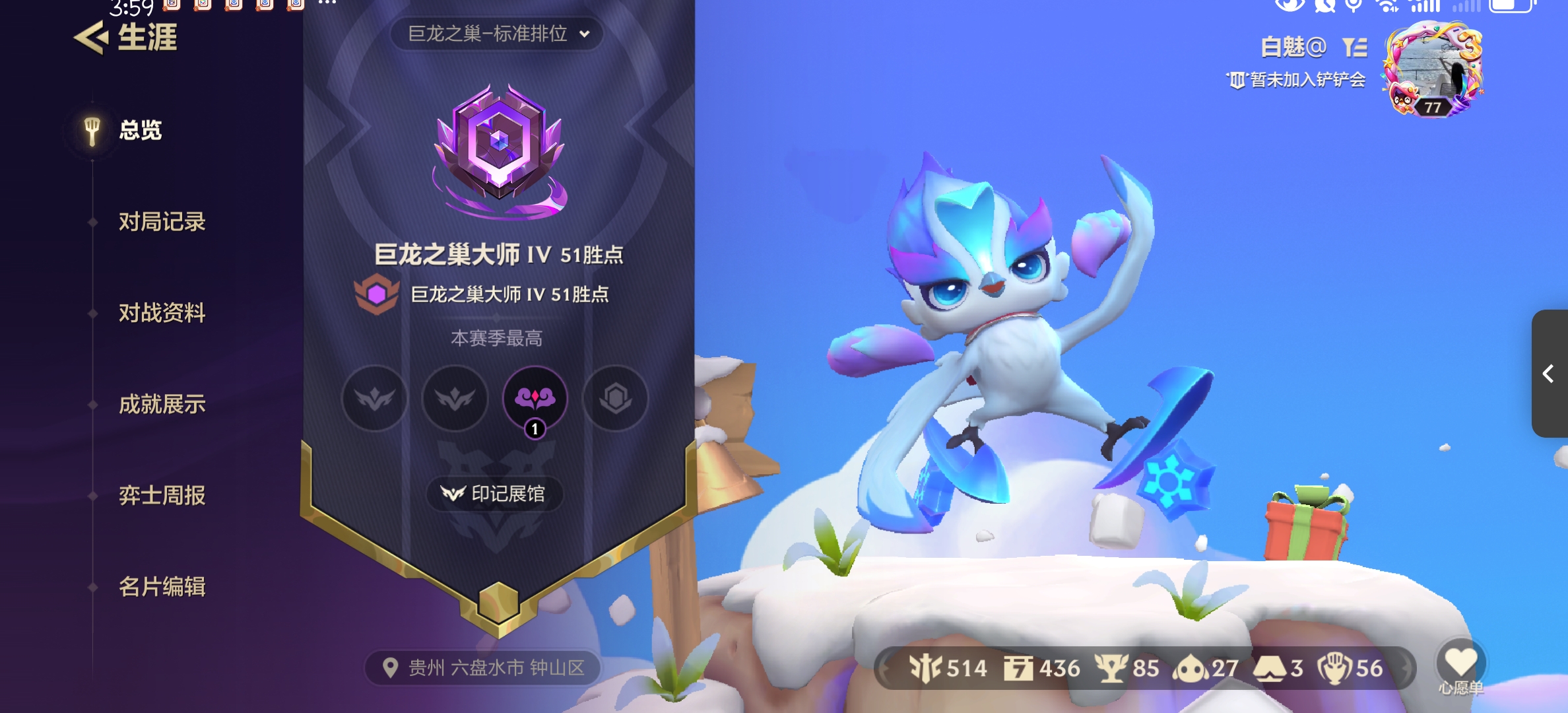The image size is (1568, 713).
Task: Open the trophy stat showing 85
Action: click(1127, 668)
